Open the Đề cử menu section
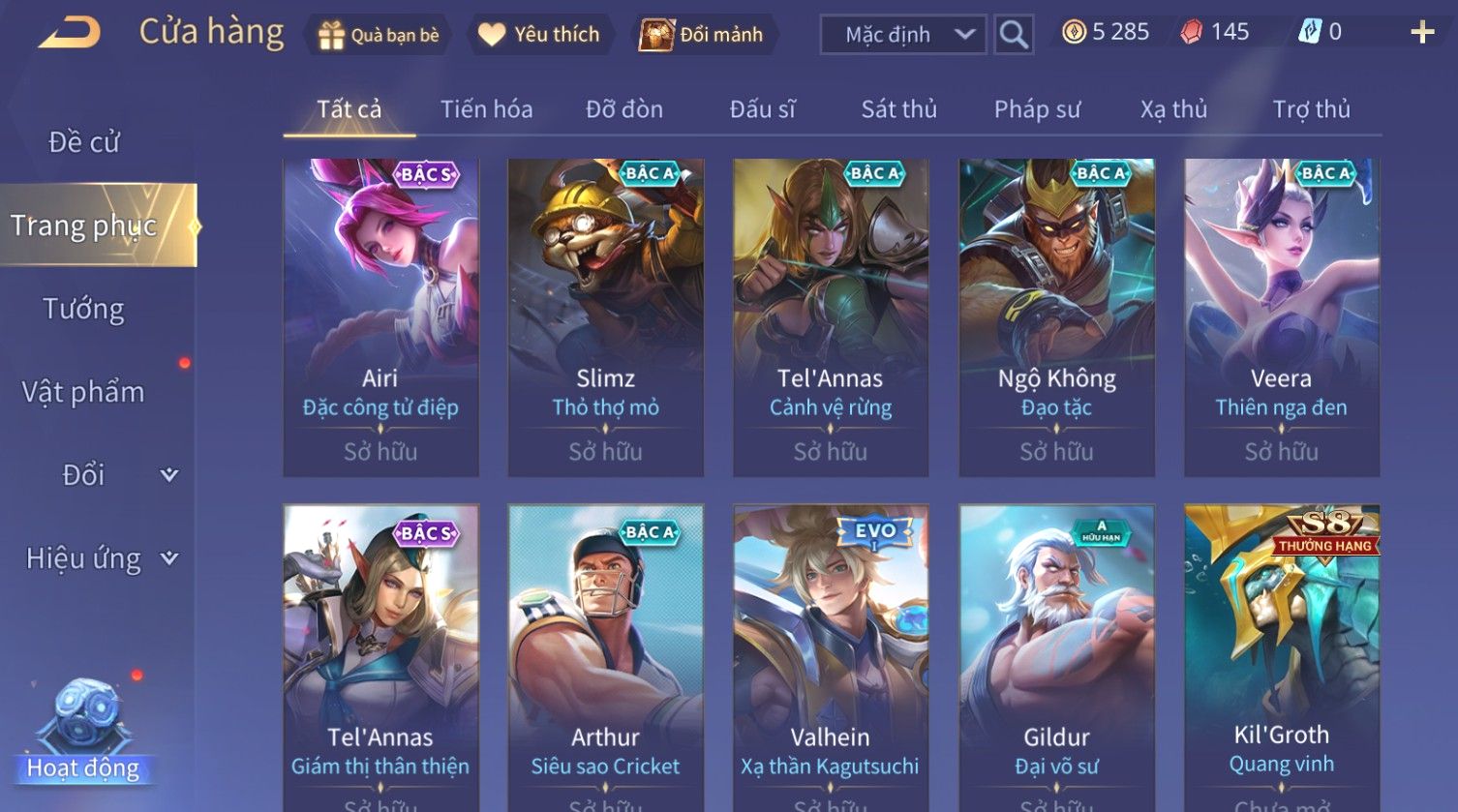Image resolution: width=1458 pixels, height=812 pixels. pyautogui.click(x=84, y=142)
